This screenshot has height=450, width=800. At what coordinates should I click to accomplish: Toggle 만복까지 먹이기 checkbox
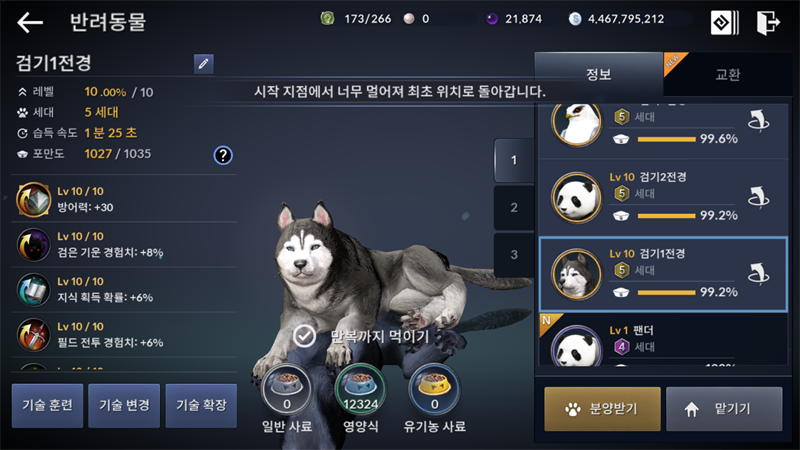[x=306, y=336]
